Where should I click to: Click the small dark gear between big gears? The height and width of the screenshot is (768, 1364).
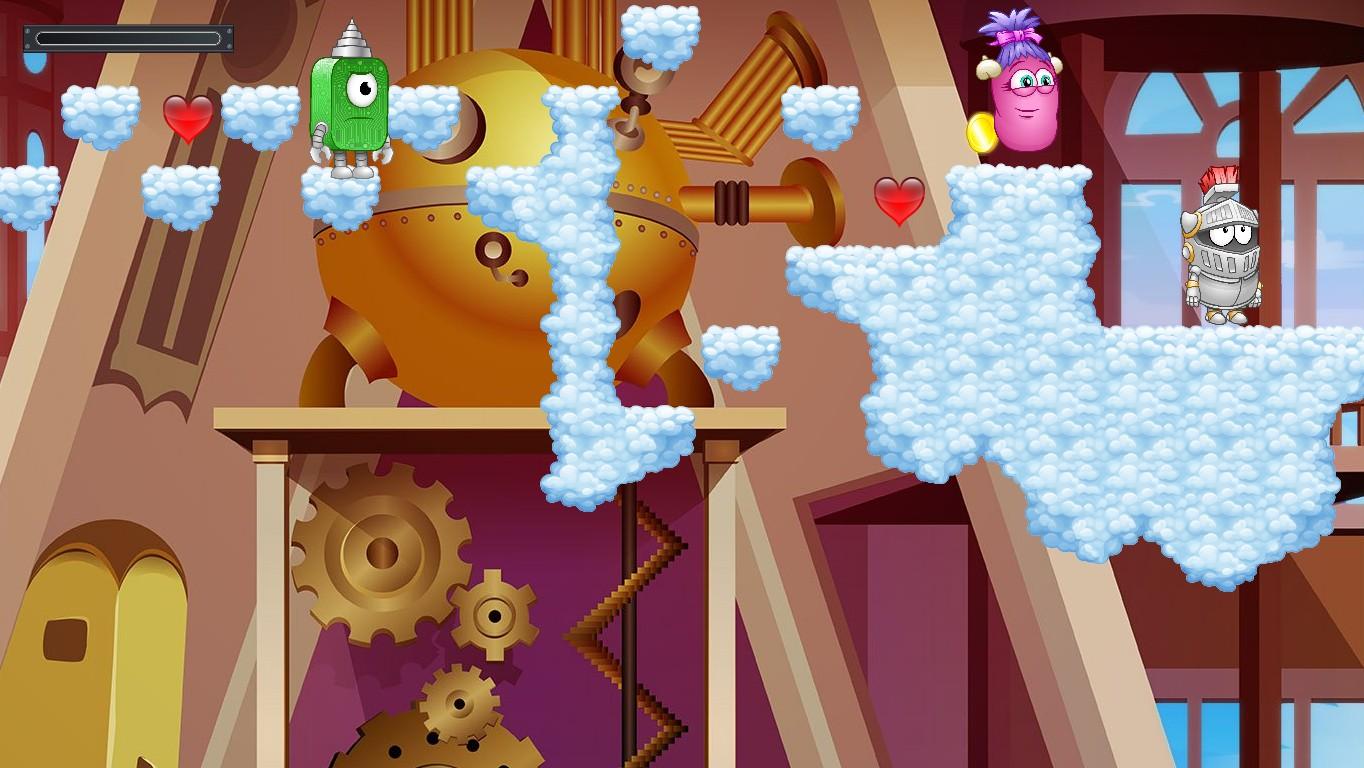(x=493, y=615)
